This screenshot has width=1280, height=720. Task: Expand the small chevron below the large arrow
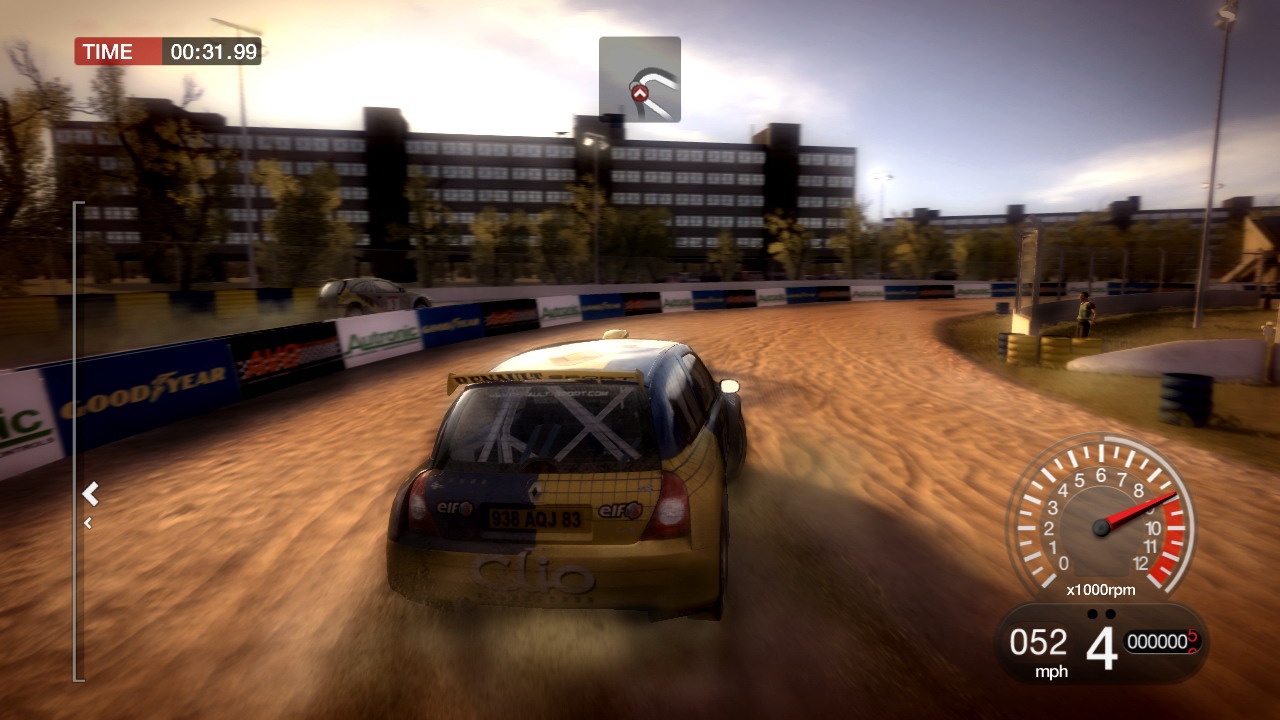coord(88,522)
